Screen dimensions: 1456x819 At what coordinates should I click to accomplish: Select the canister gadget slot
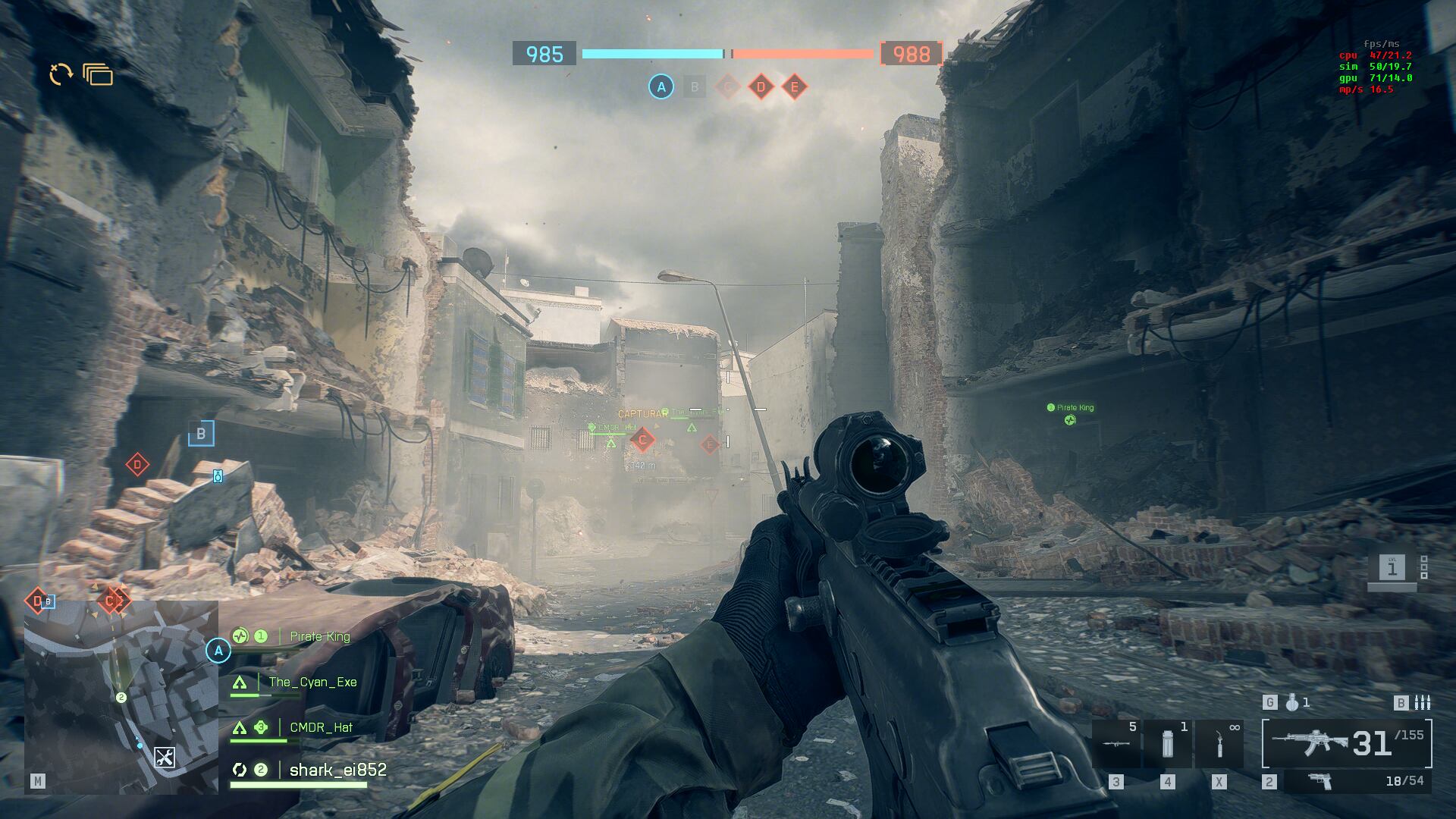tap(1167, 744)
